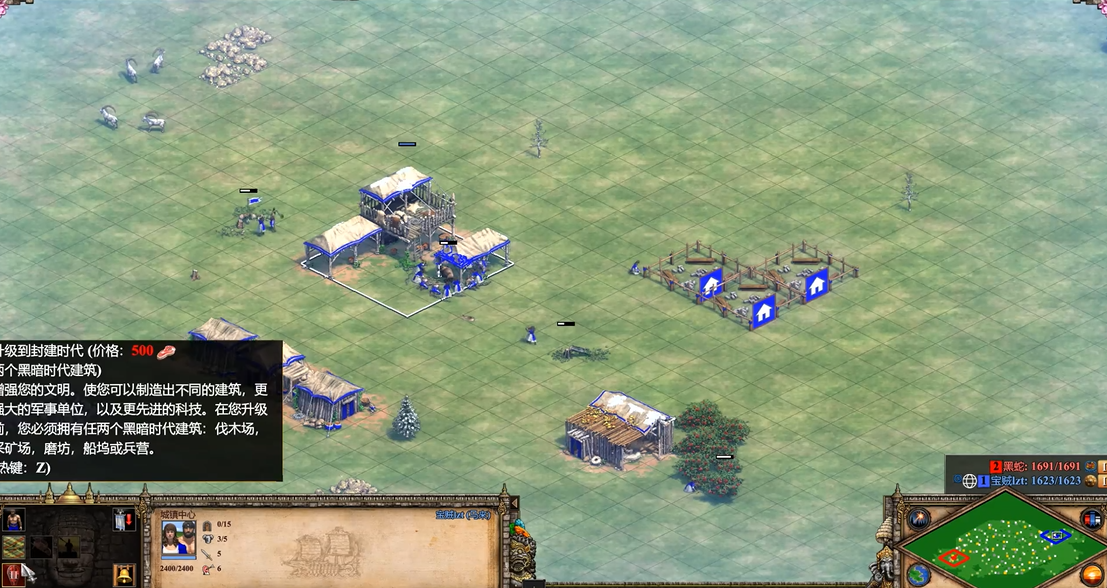1107x588 pixels.
Task: Research the Loom technology
Action: pos(14,547)
